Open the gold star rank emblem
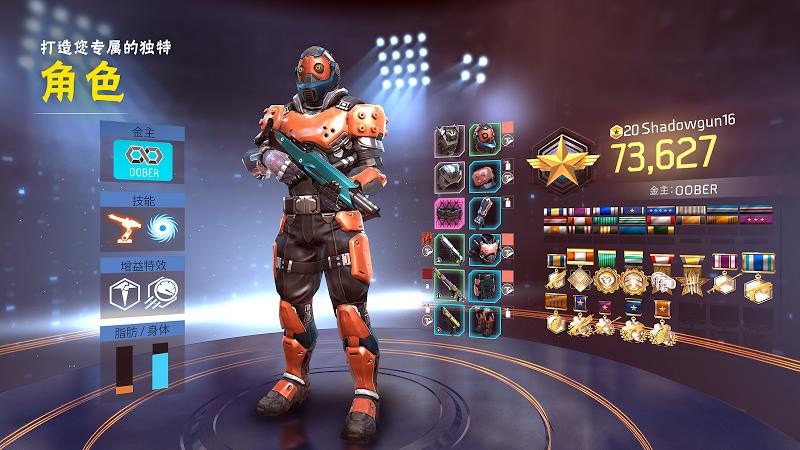This screenshot has width=800, height=450. pos(565,160)
